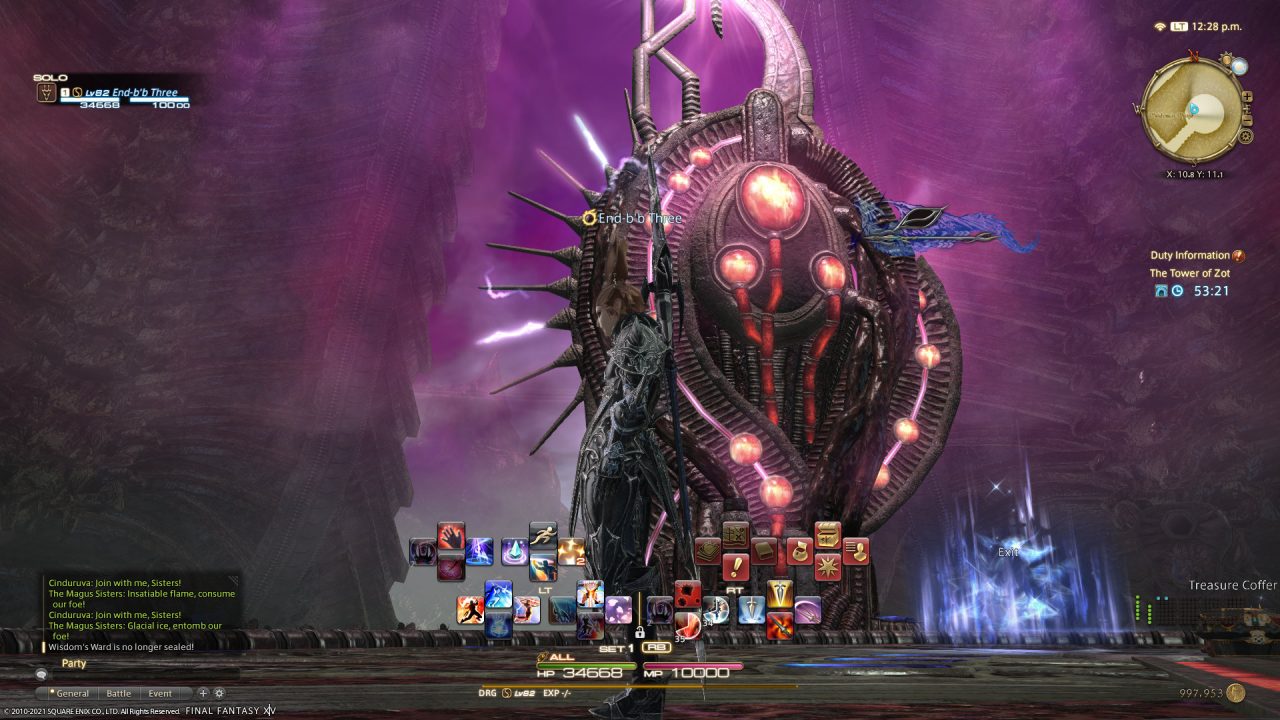This screenshot has height=720, width=1280.
Task: Toggle the hotbar lock padlock
Action: [x=639, y=632]
